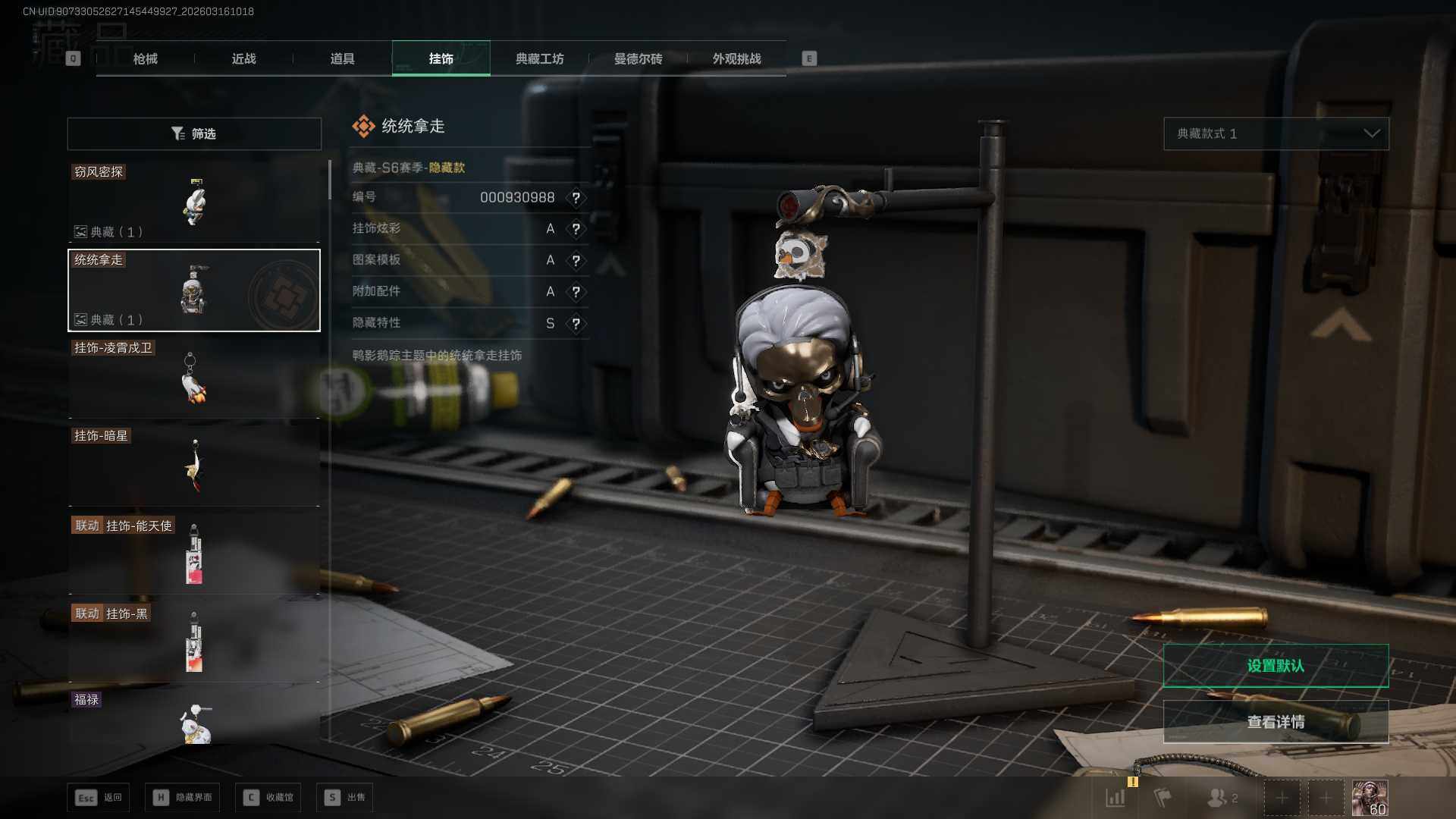Screen dimensions: 1456x819
Task: Open the 曼德尔砖 tab
Action: point(638,58)
